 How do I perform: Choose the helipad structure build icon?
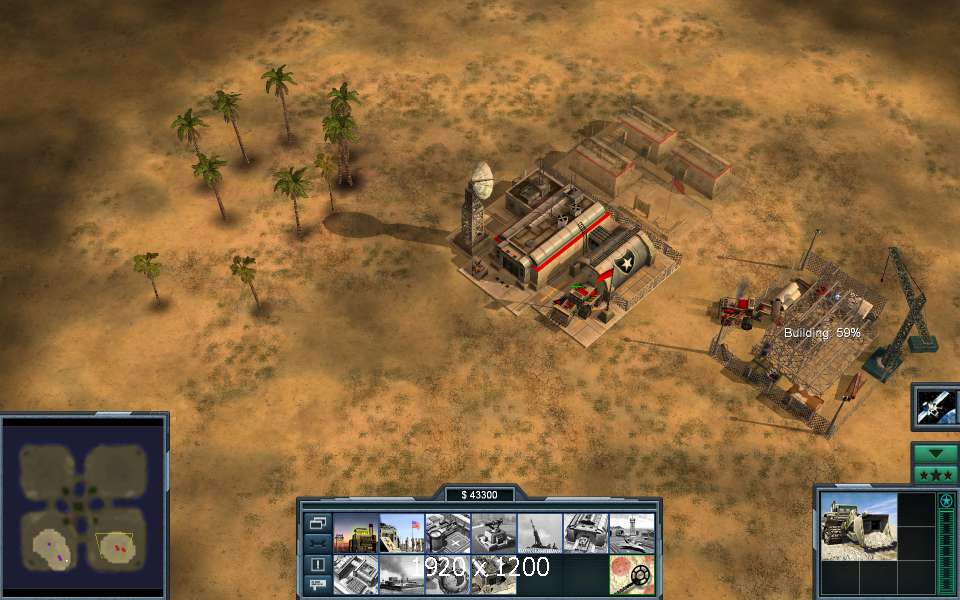(448, 533)
